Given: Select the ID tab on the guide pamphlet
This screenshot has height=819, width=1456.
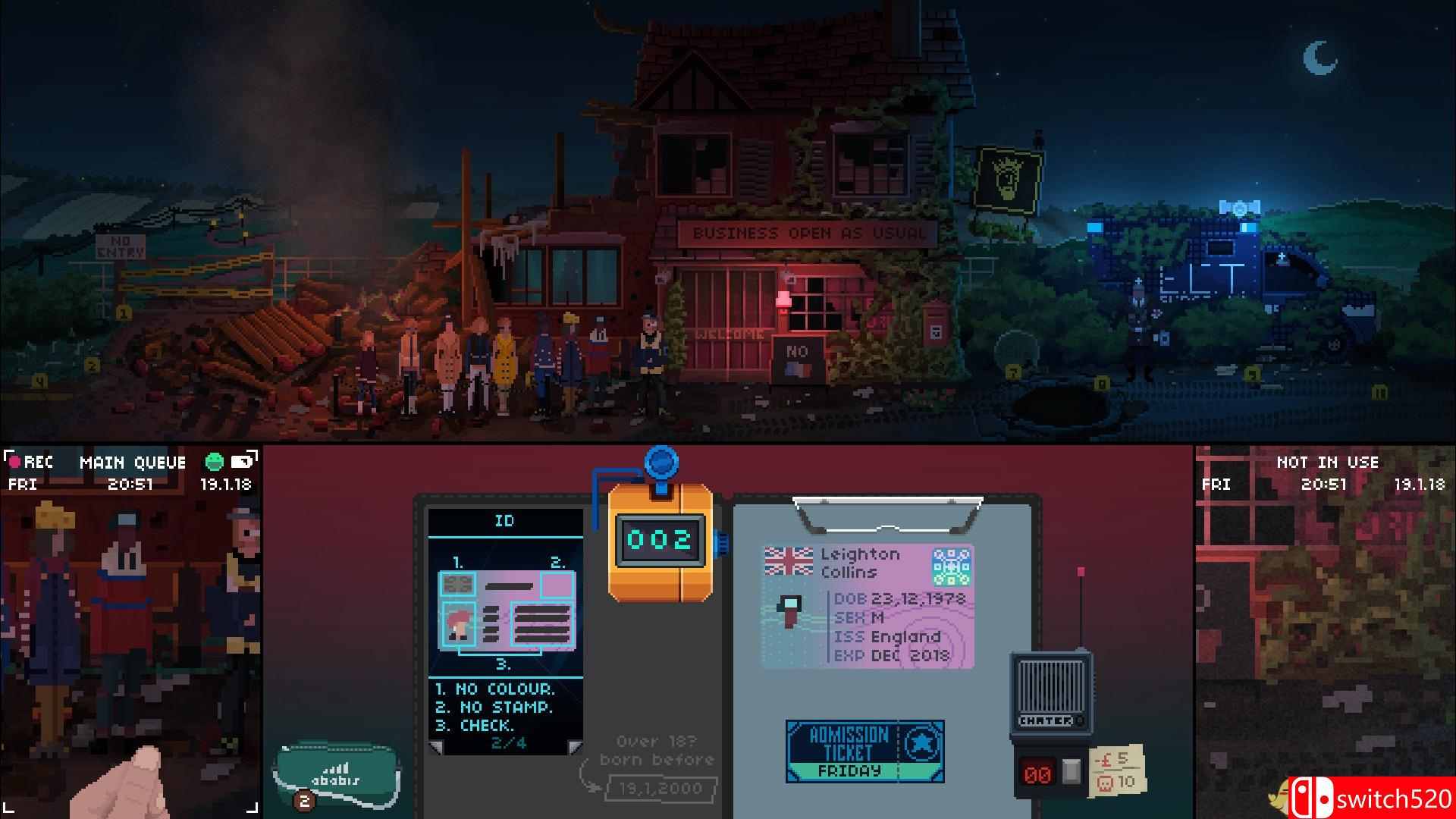Looking at the screenshot, I should [x=504, y=521].
